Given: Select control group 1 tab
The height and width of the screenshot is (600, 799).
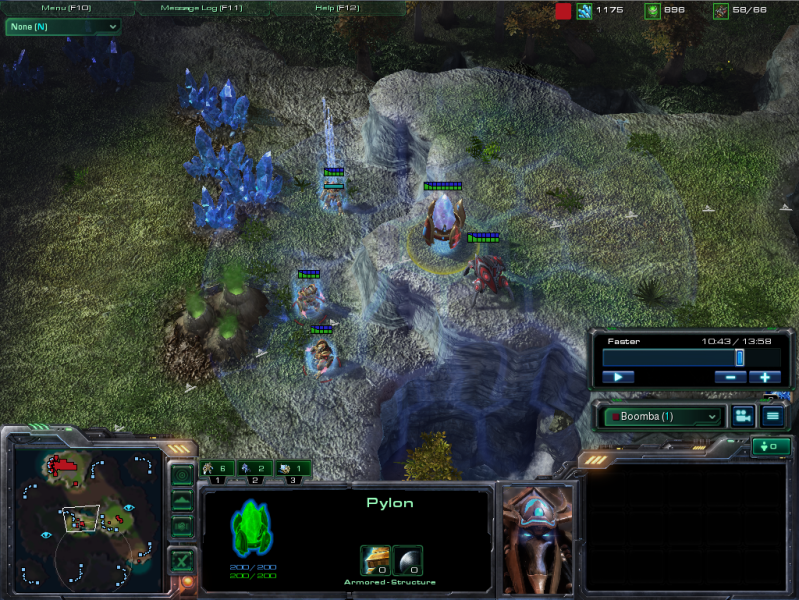Looking at the screenshot, I should [218, 468].
